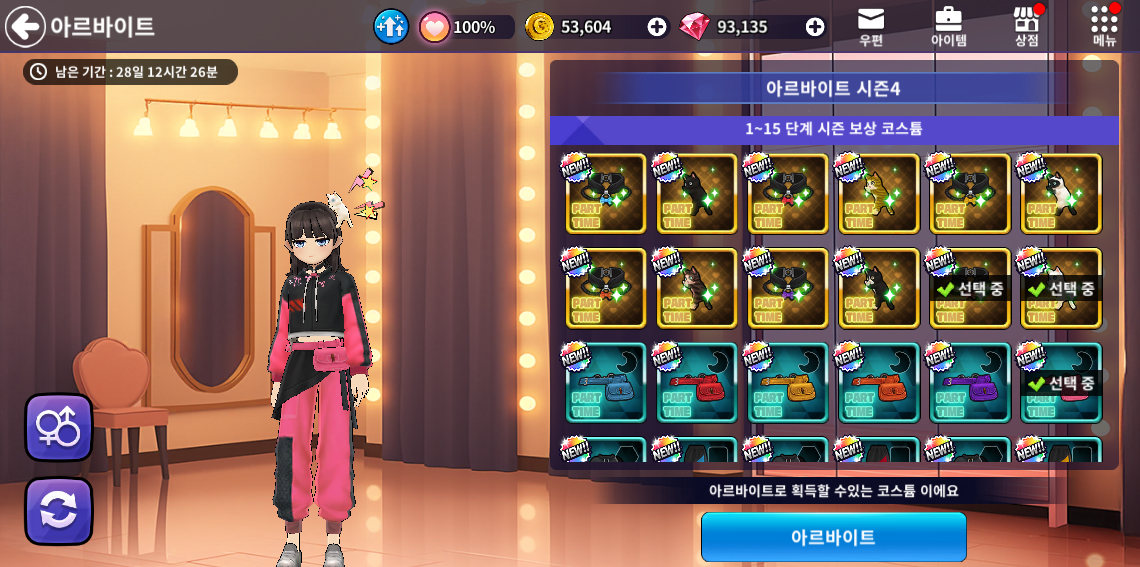Open the 상점 shop
The height and width of the screenshot is (567, 1140).
pos(1026,26)
